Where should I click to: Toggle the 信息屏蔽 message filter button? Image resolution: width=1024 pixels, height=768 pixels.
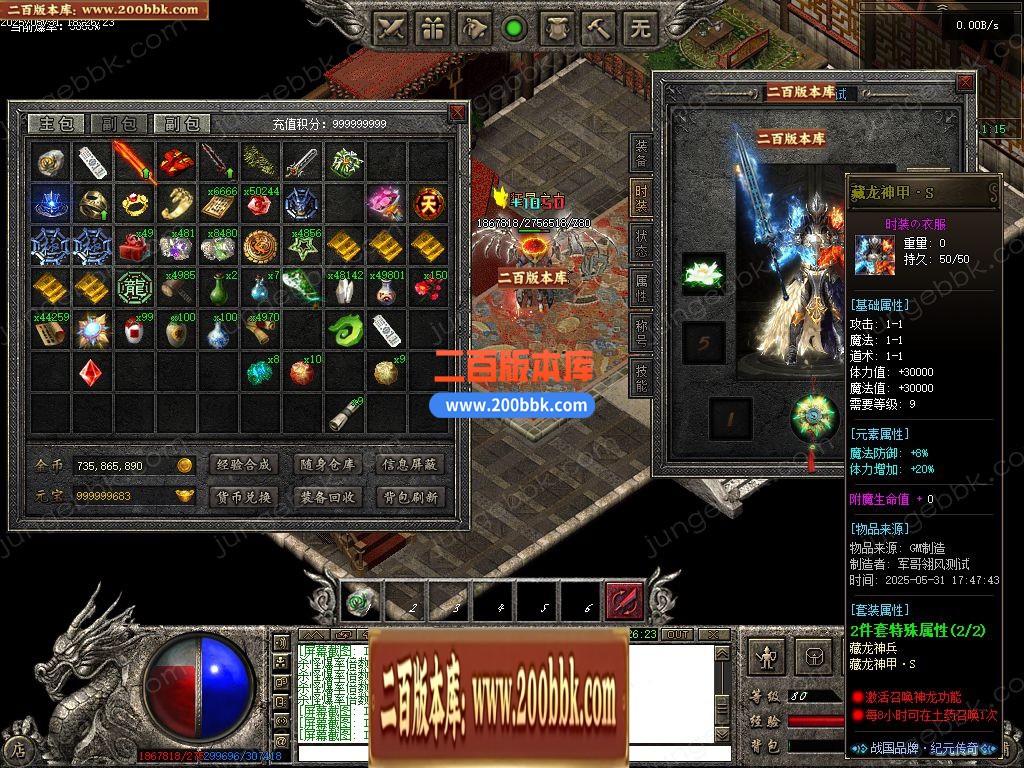click(x=410, y=465)
